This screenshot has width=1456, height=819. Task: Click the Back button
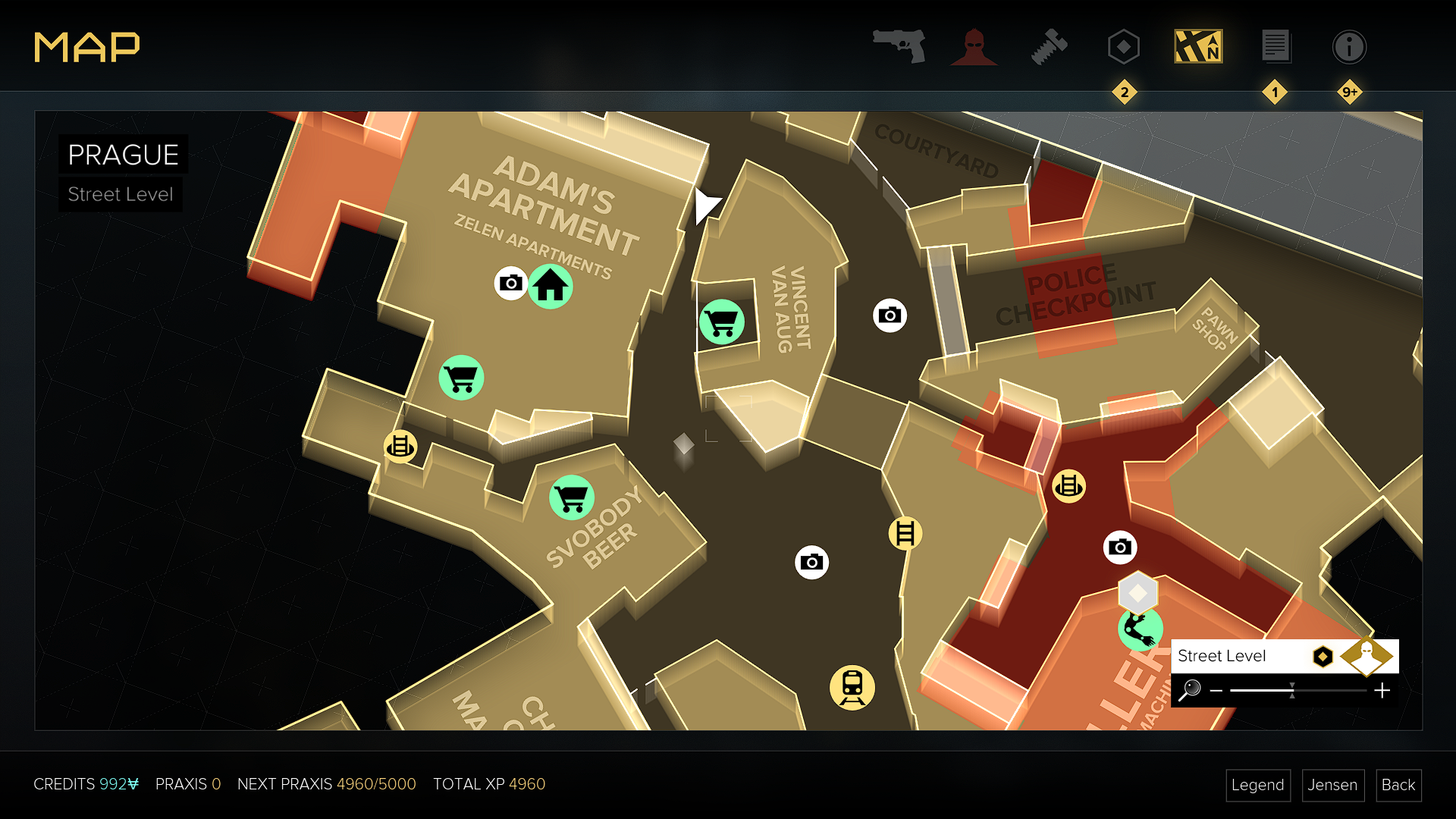(1398, 785)
